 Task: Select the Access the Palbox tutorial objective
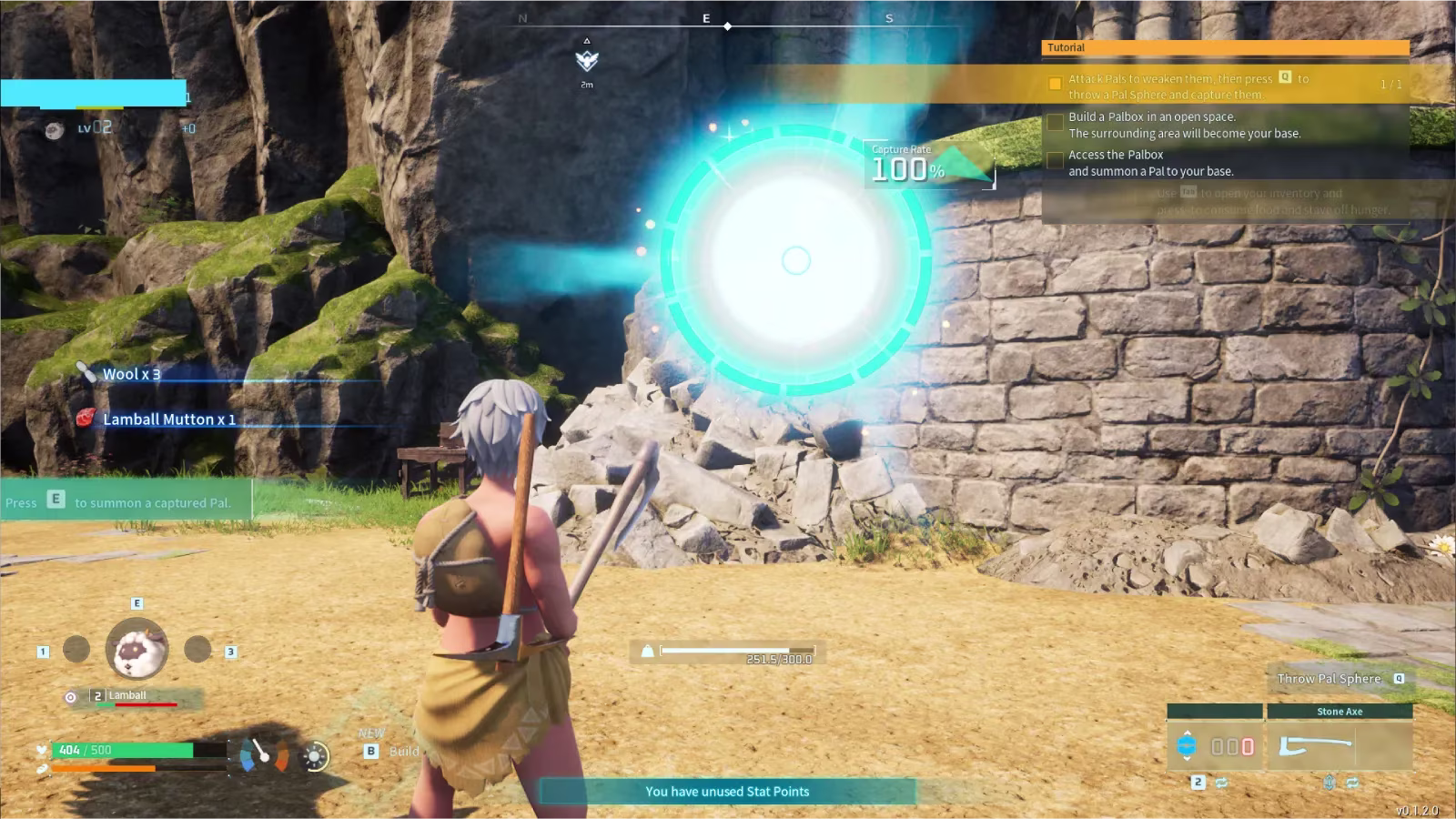click(1150, 163)
